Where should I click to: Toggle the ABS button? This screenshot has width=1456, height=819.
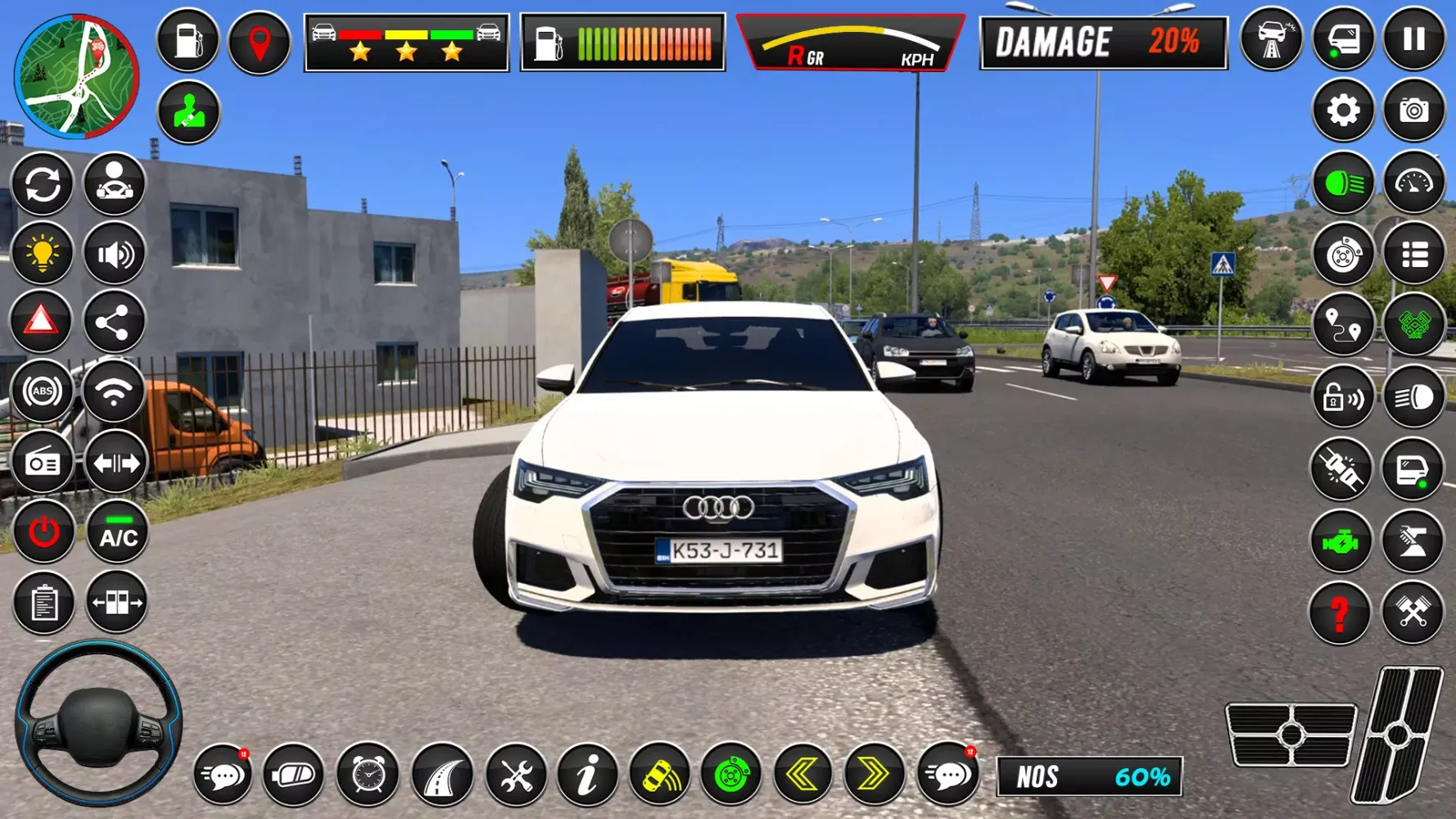click(42, 392)
